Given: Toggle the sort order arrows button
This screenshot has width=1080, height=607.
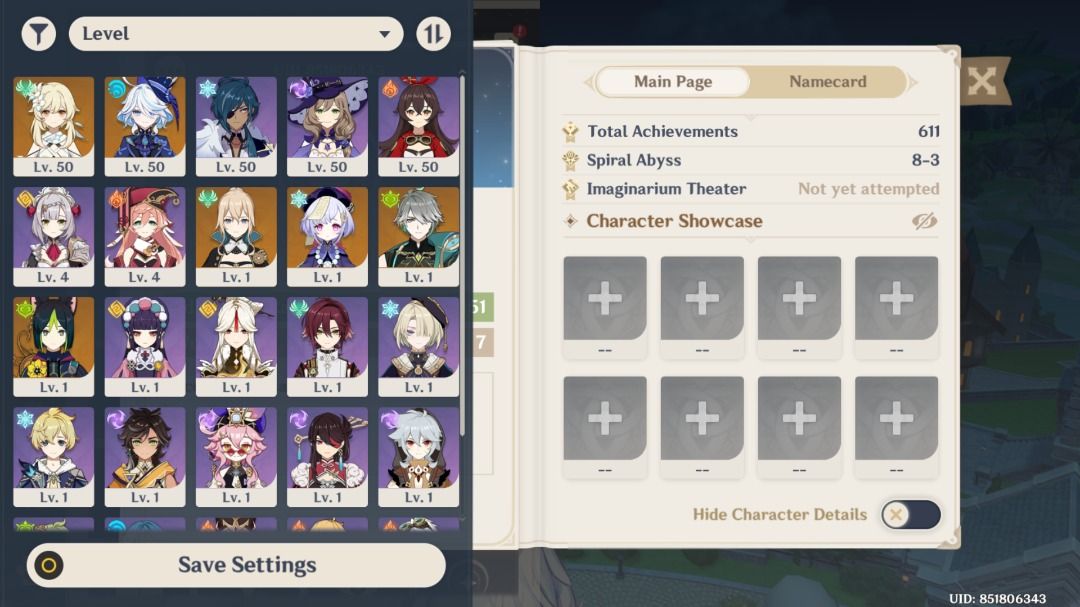Looking at the screenshot, I should pos(433,34).
